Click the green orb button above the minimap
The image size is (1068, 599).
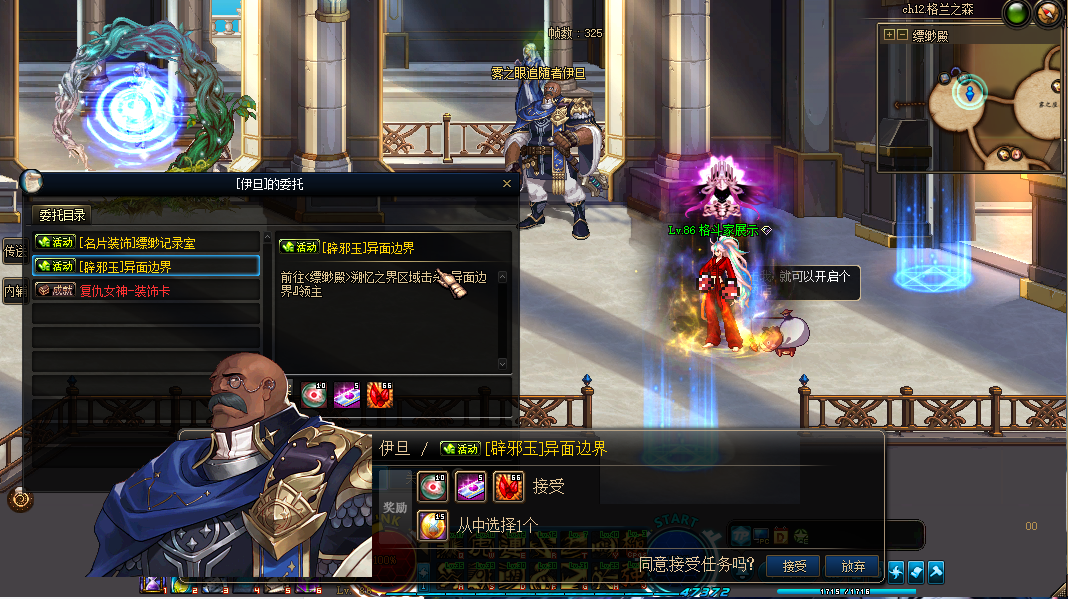(1017, 13)
